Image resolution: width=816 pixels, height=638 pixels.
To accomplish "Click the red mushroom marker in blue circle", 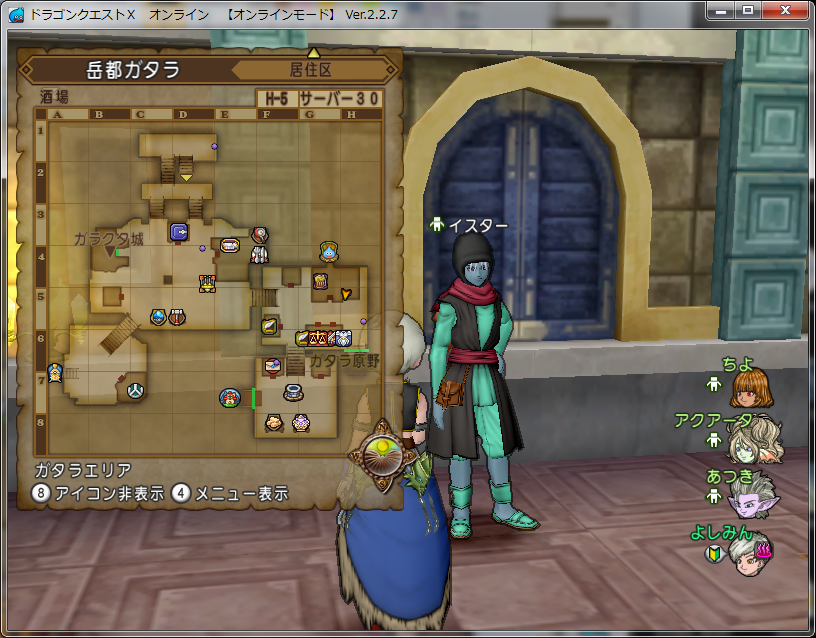I will click(230, 398).
